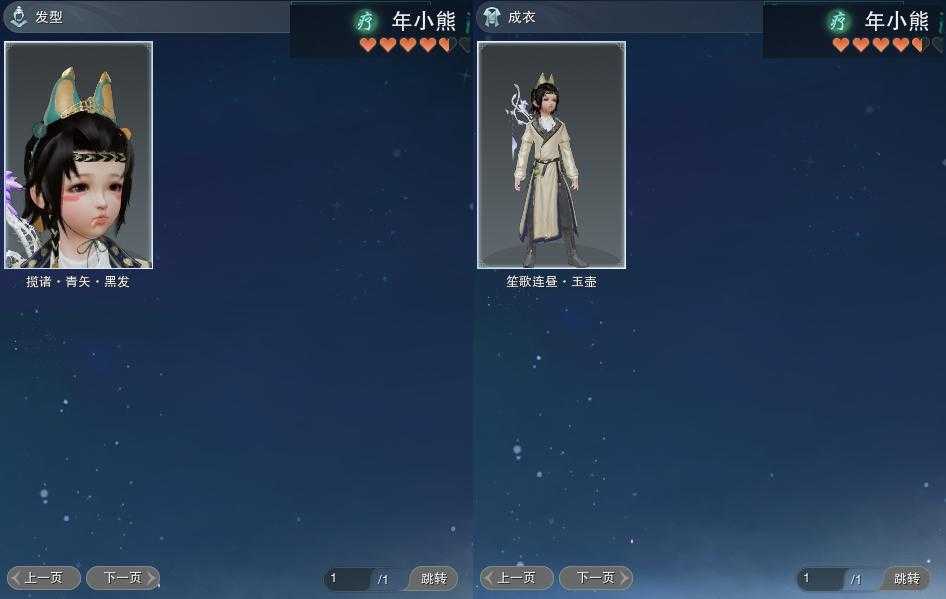This screenshot has height=599, width=946.
Task: Hit the 跳转 jump button in 成衣 panel
Action: tap(907, 579)
